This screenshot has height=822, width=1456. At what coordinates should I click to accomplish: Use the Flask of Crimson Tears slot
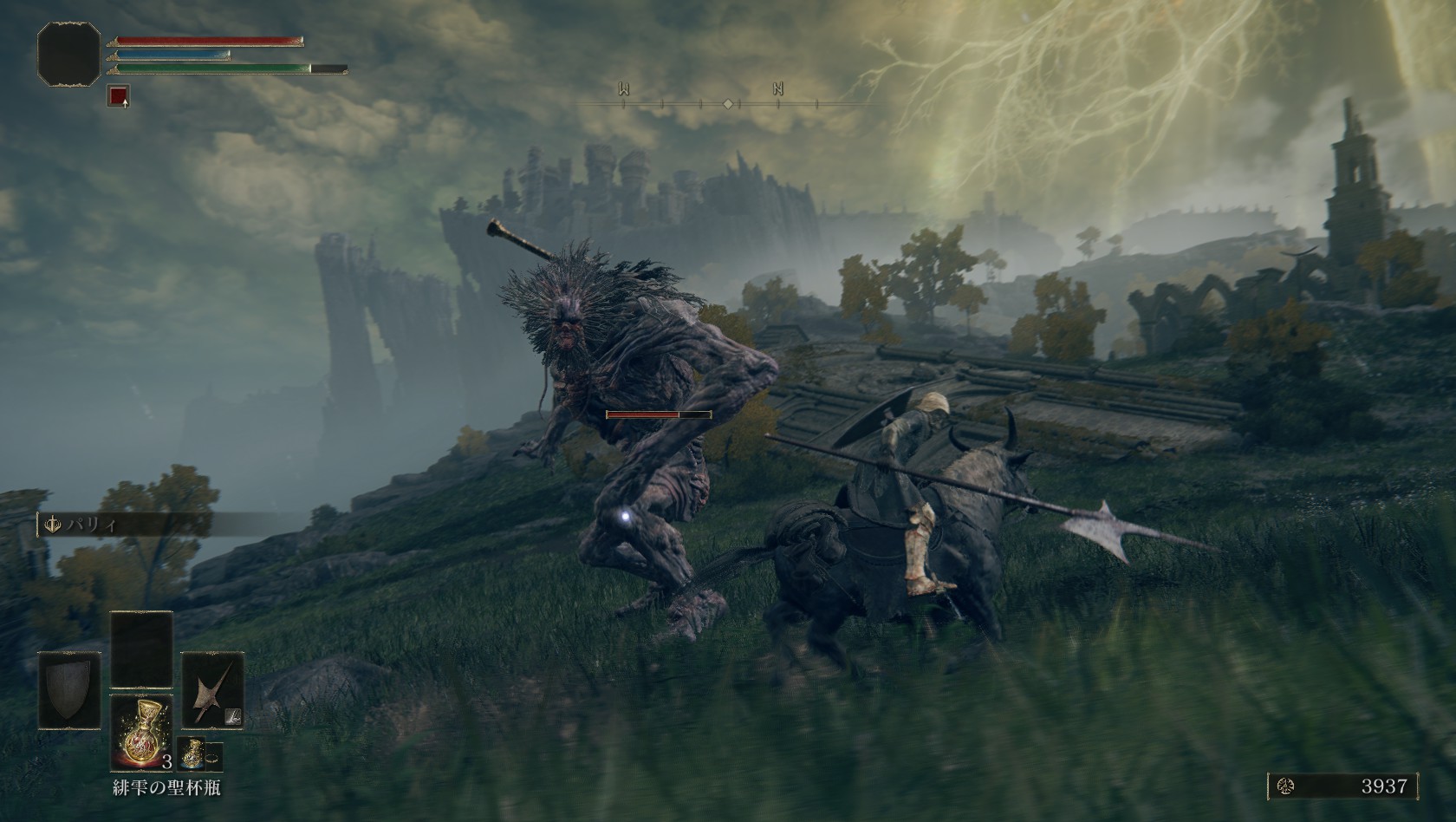tap(141, 733)
